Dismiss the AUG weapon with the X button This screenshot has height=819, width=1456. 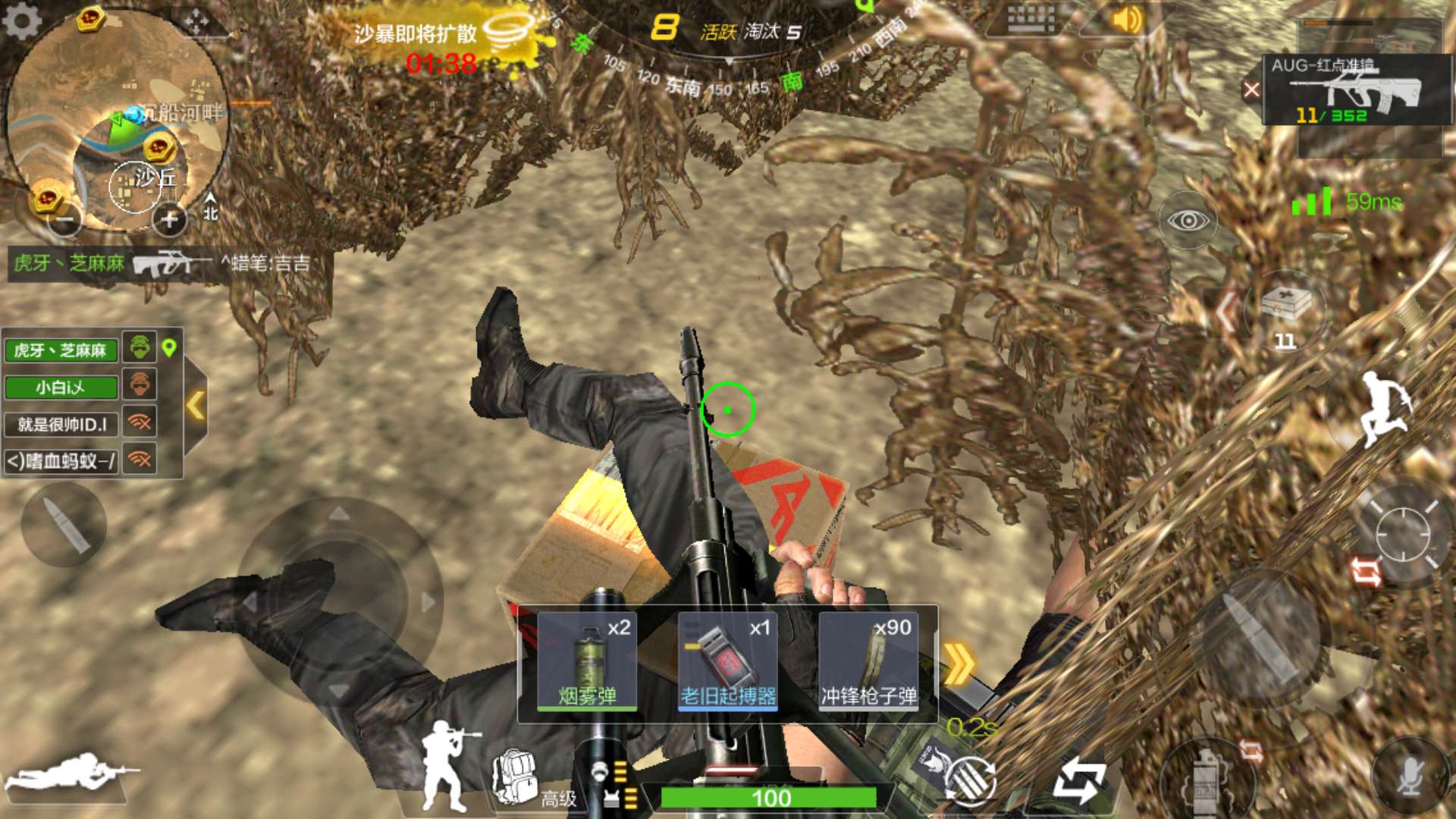[1251, 90]
